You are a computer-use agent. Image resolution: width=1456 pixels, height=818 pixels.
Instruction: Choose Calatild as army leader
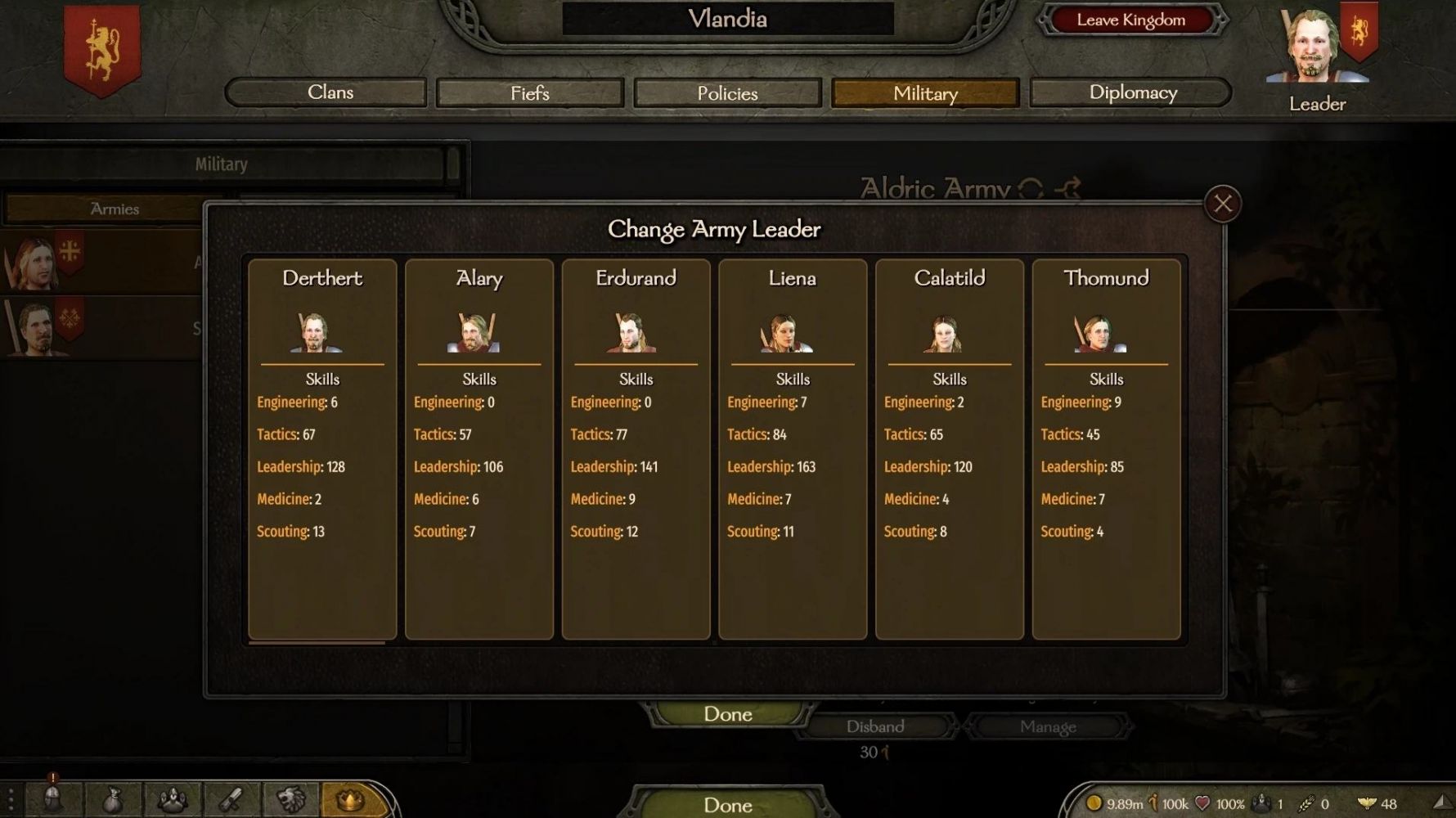(949, 448)
